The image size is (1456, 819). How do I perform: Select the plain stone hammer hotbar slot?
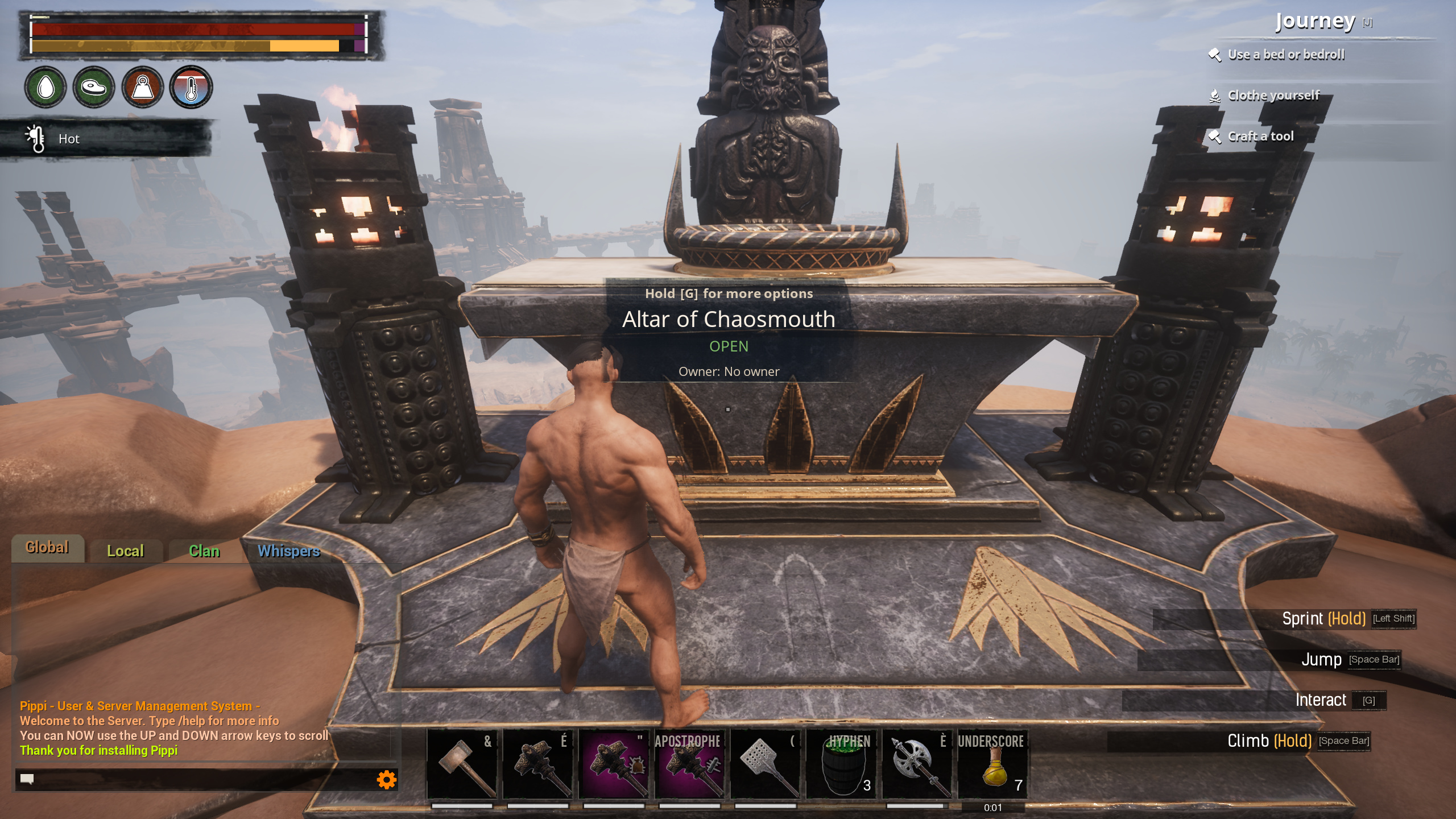coord(462,765)
